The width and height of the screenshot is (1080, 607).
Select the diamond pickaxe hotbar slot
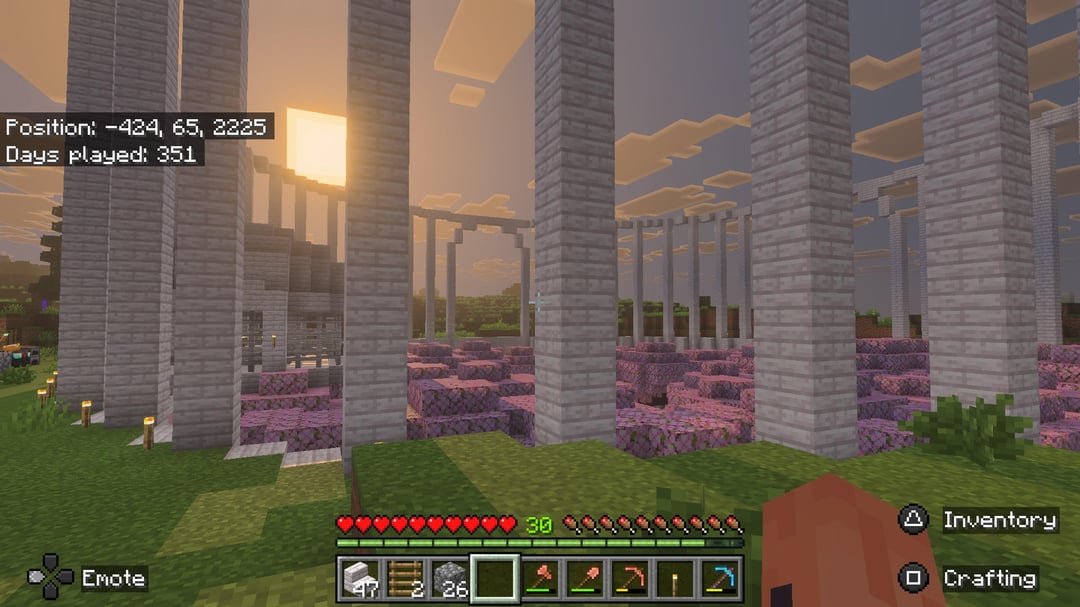click(723, 578)
